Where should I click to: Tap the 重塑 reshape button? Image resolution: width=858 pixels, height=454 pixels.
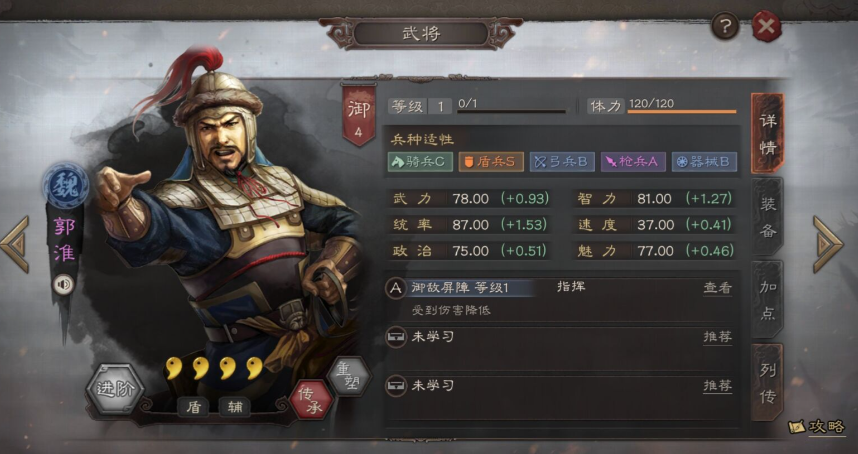[347, 376]
